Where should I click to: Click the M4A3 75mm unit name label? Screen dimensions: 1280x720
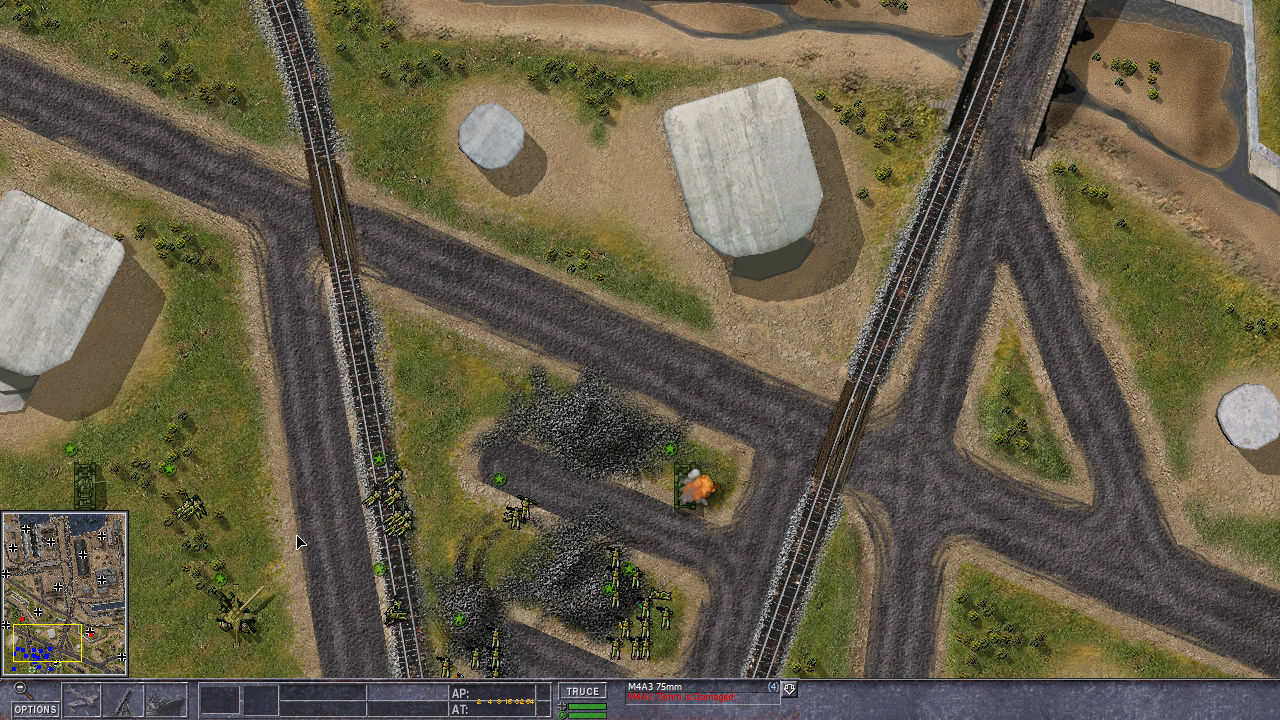coord(656,686)
